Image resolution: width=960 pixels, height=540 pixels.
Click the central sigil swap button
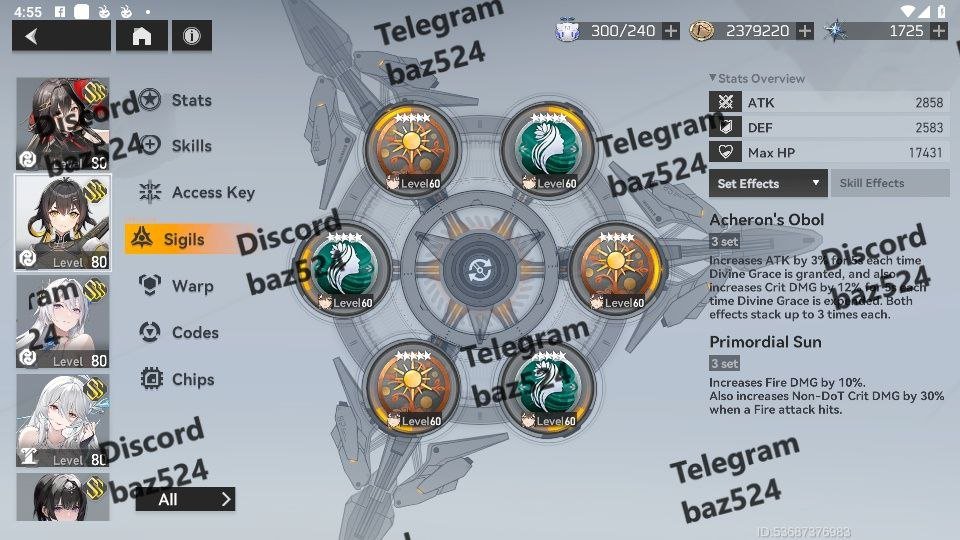click(x=479, y=270)
